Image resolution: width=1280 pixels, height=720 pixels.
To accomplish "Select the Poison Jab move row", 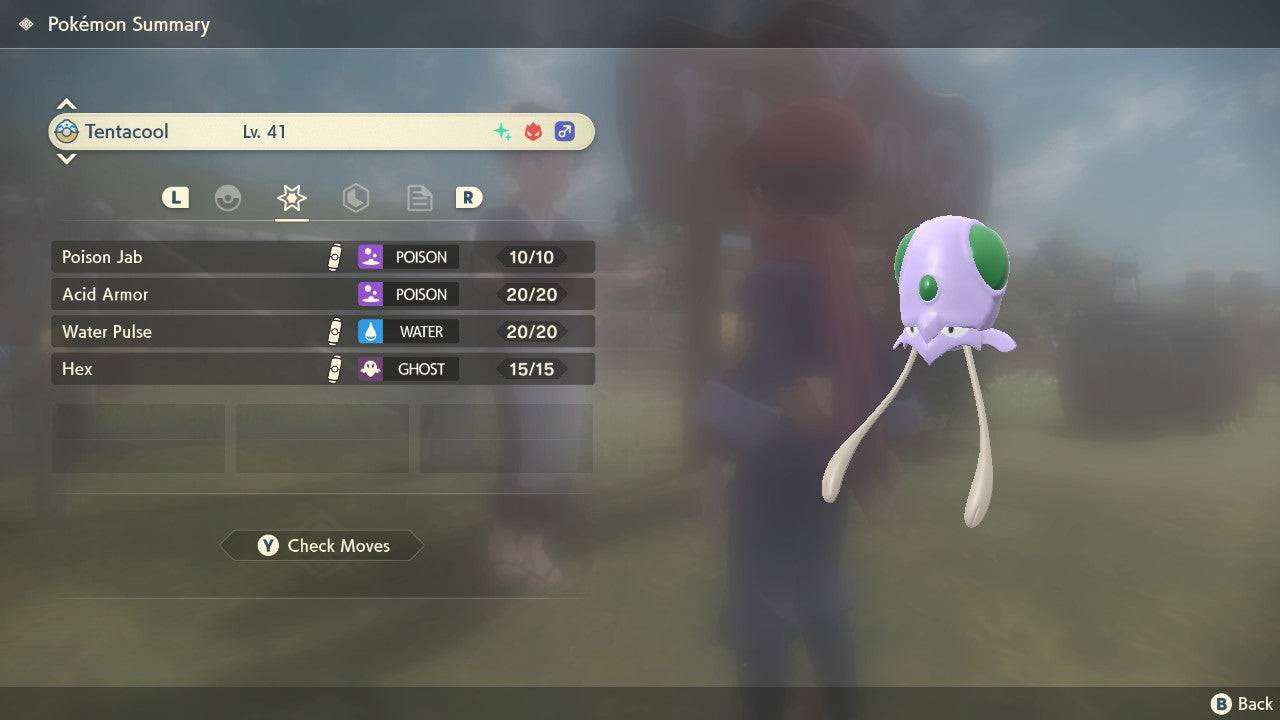I will pos(322,257).
